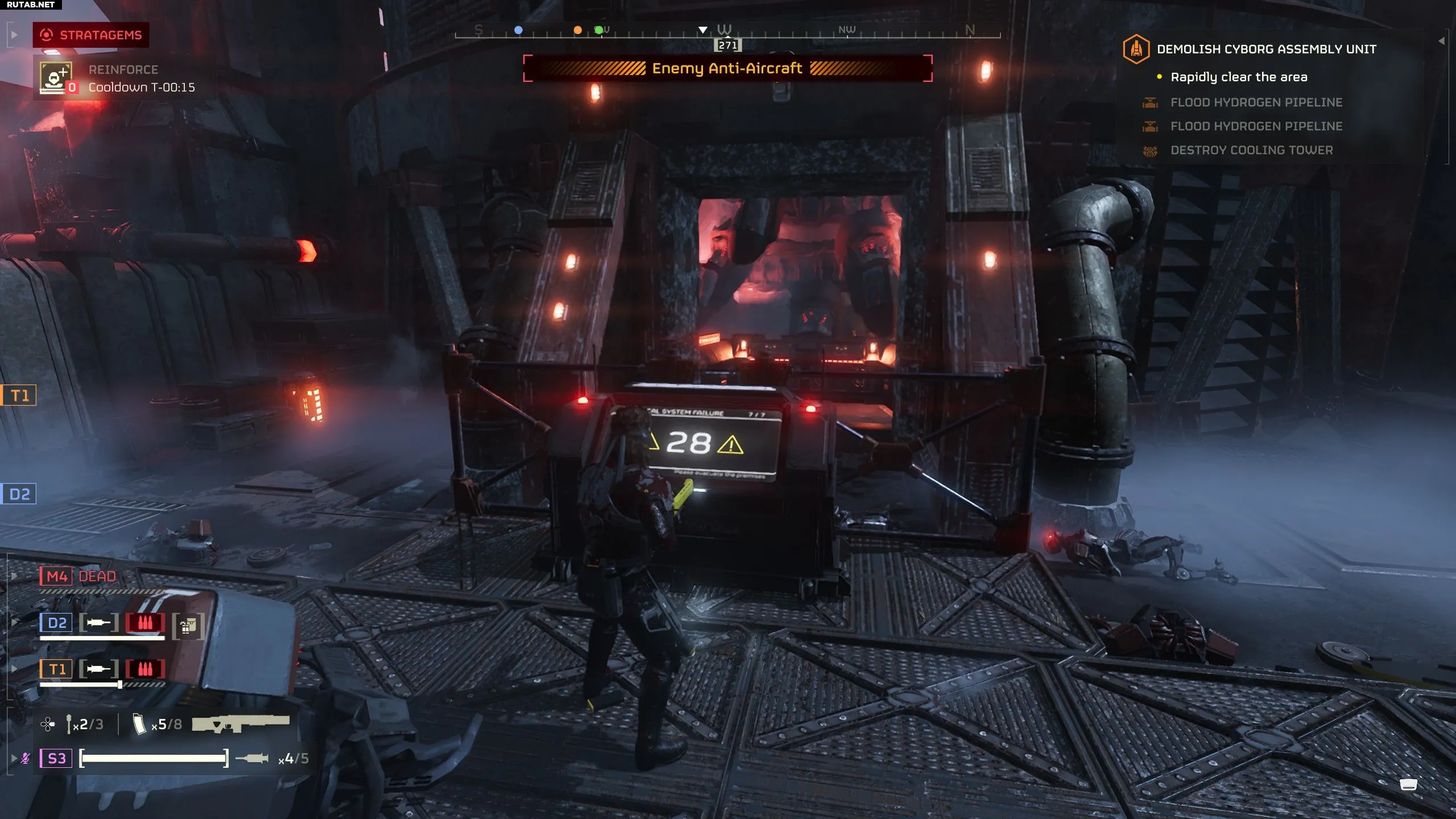
Task: Click the muted microphone icon
Action: point(26,758)
